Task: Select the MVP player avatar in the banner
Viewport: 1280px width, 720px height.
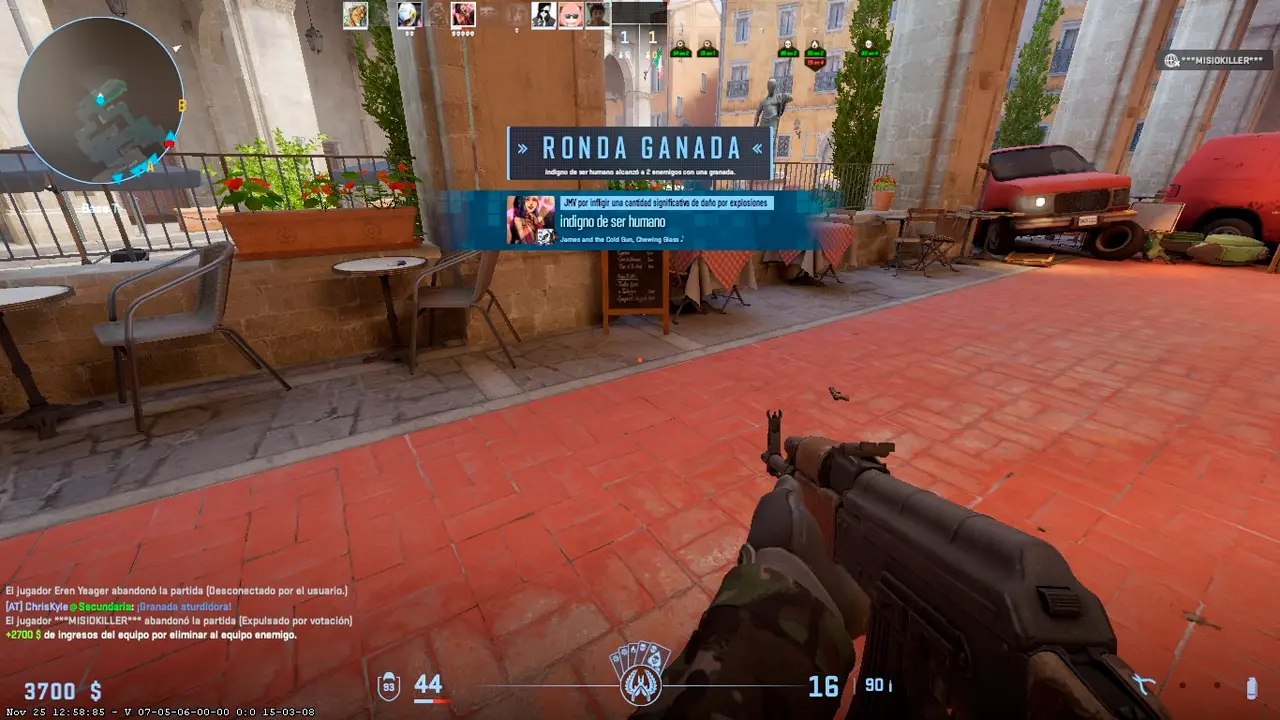Action: tap(530, 219)
